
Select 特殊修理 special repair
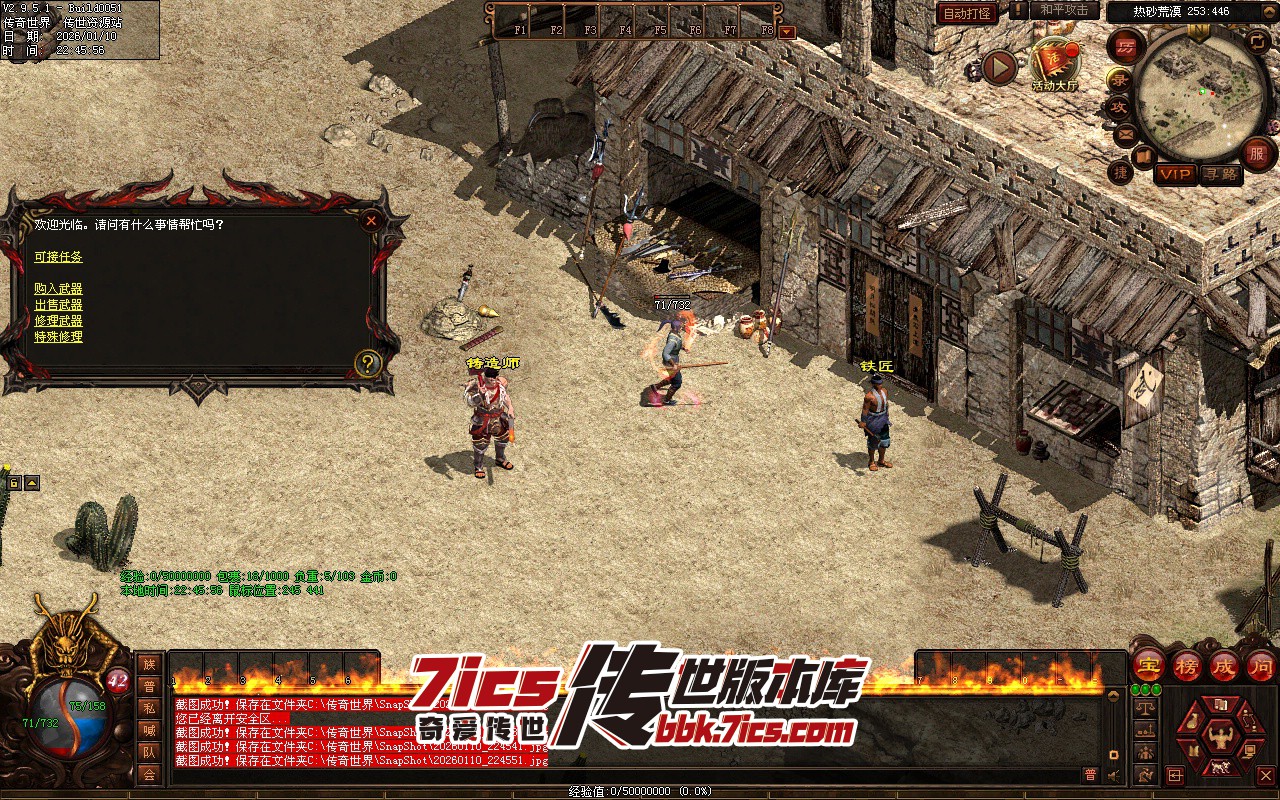pyautogui.click(x=58, y=337)
